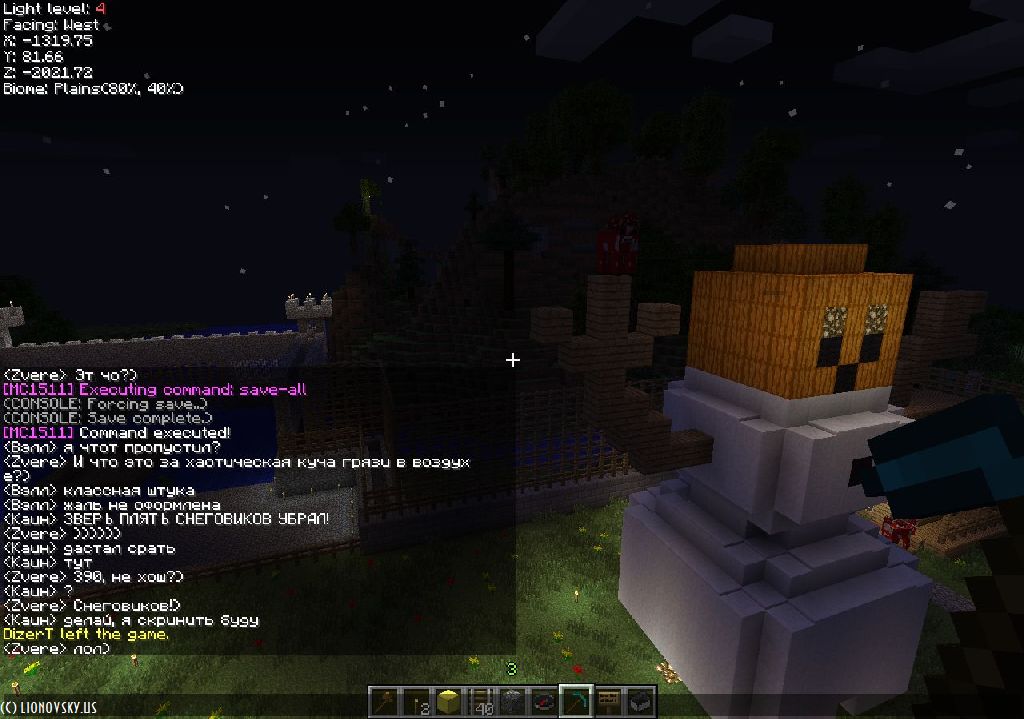Screen dimensions: 1024x719
Task: Select the wooden tool in first slot
Action: [x=386, y=702]
